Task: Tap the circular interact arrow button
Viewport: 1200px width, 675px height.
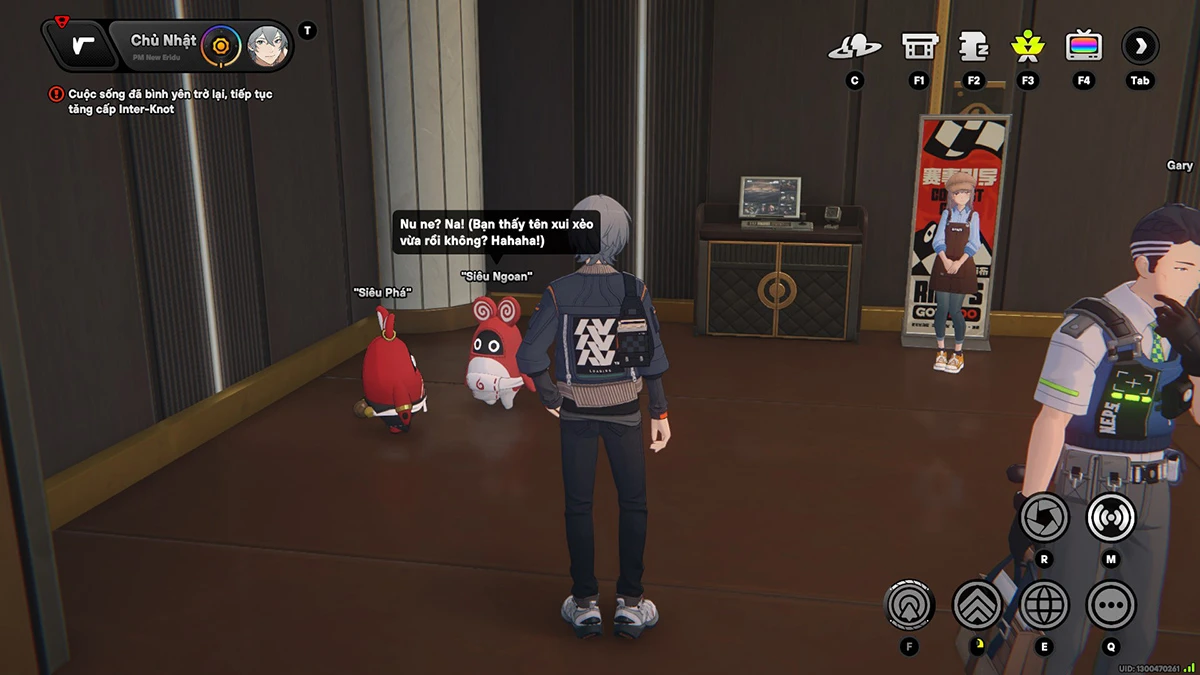Action: click(909, 604)
